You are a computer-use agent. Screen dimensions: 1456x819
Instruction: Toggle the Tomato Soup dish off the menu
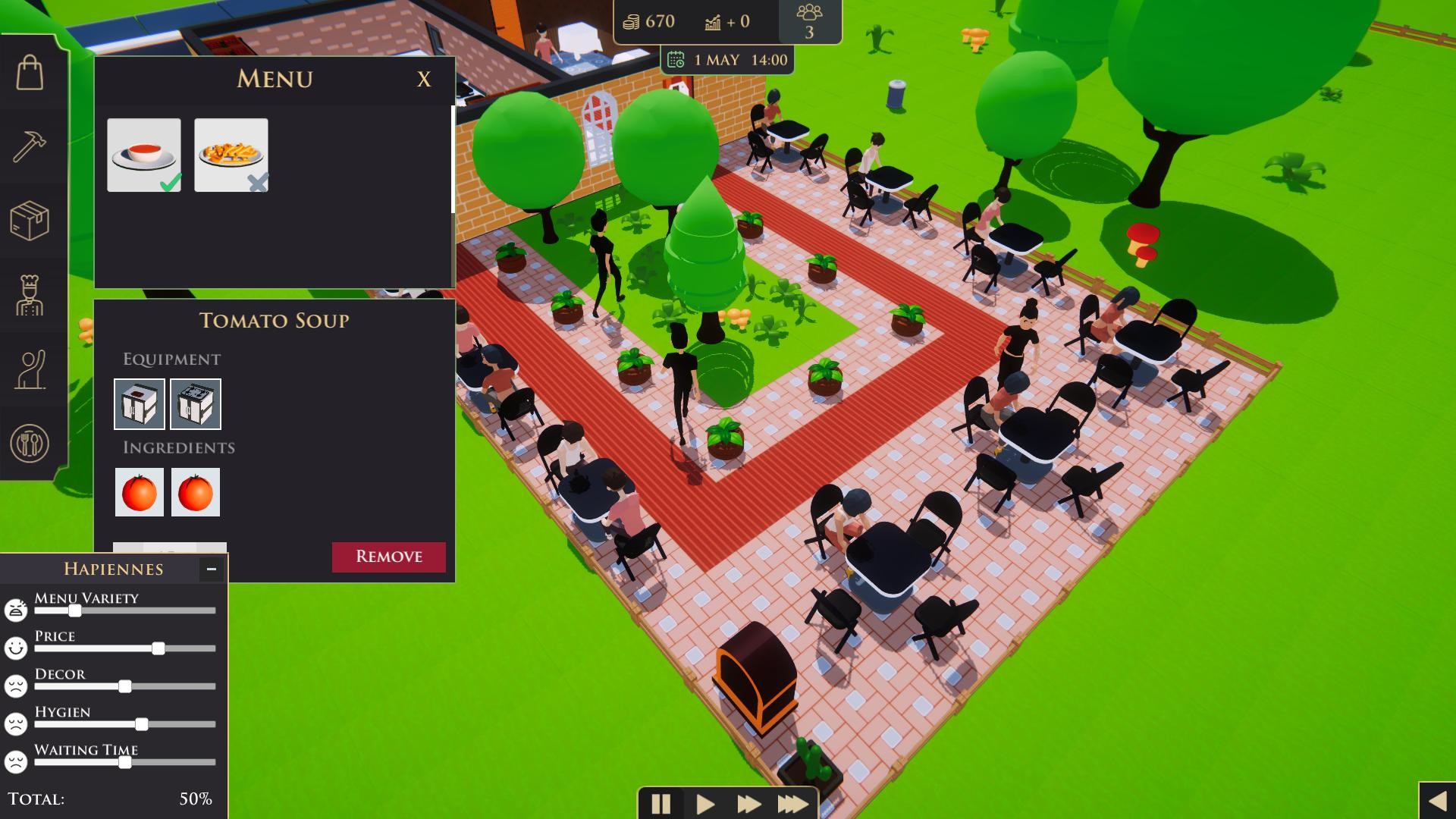pyautogui.click(x=143, y=155)
